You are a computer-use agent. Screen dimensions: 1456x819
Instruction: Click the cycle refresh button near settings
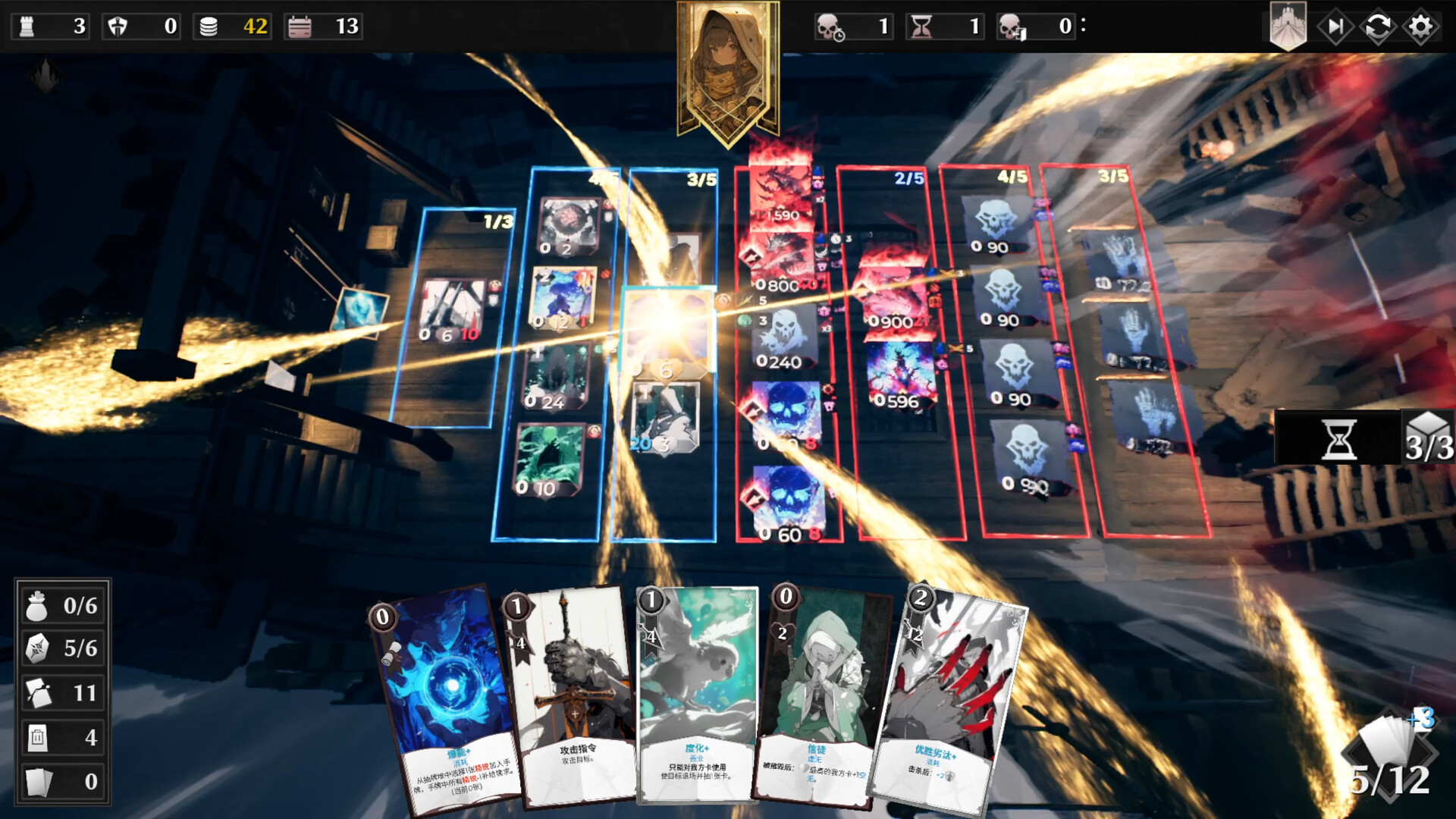click(1379, 27)
